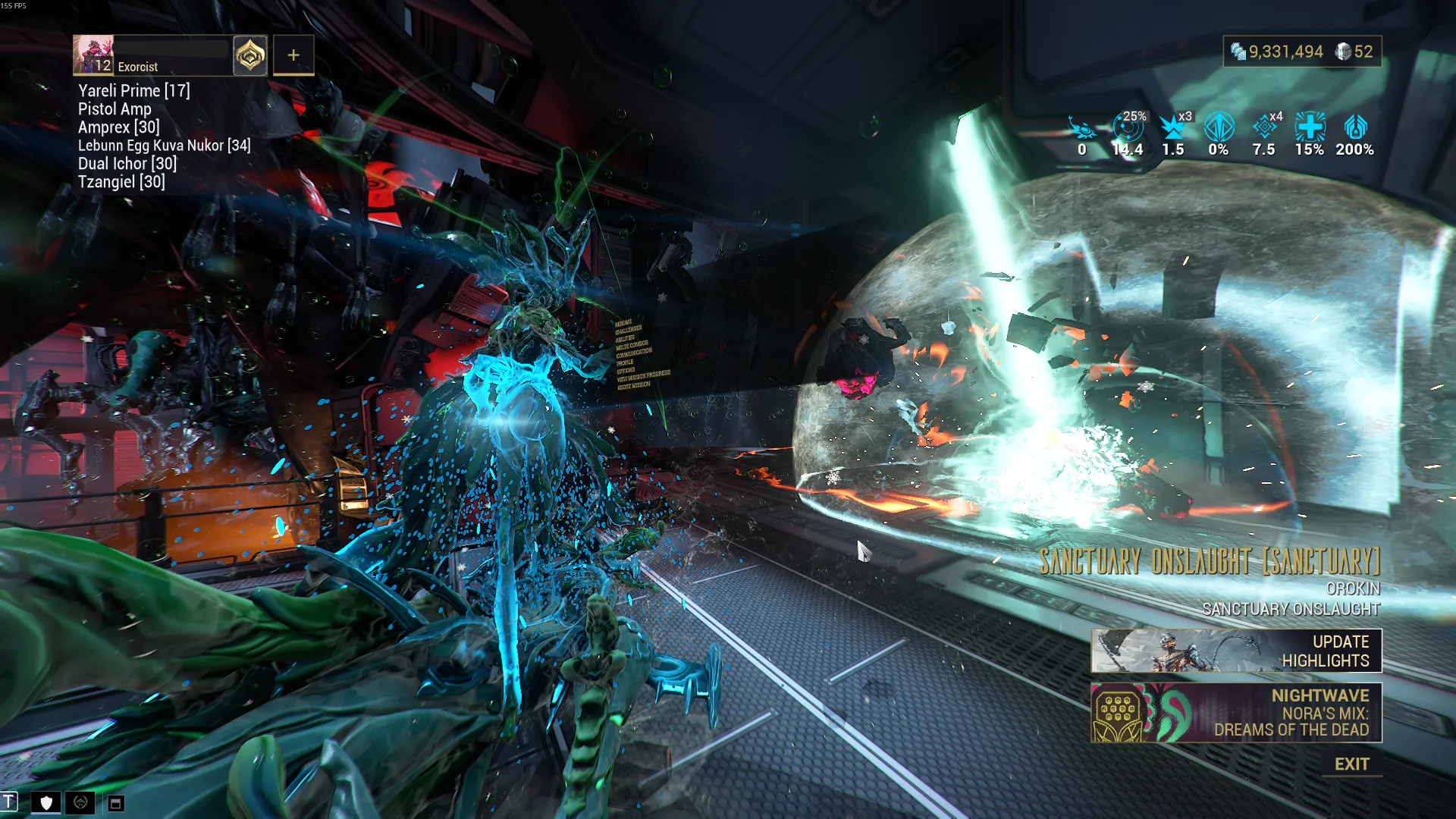The width and height of the screenshot is (1456, 819).
Task: Open the Options menu entry
Action: [626, 370]
